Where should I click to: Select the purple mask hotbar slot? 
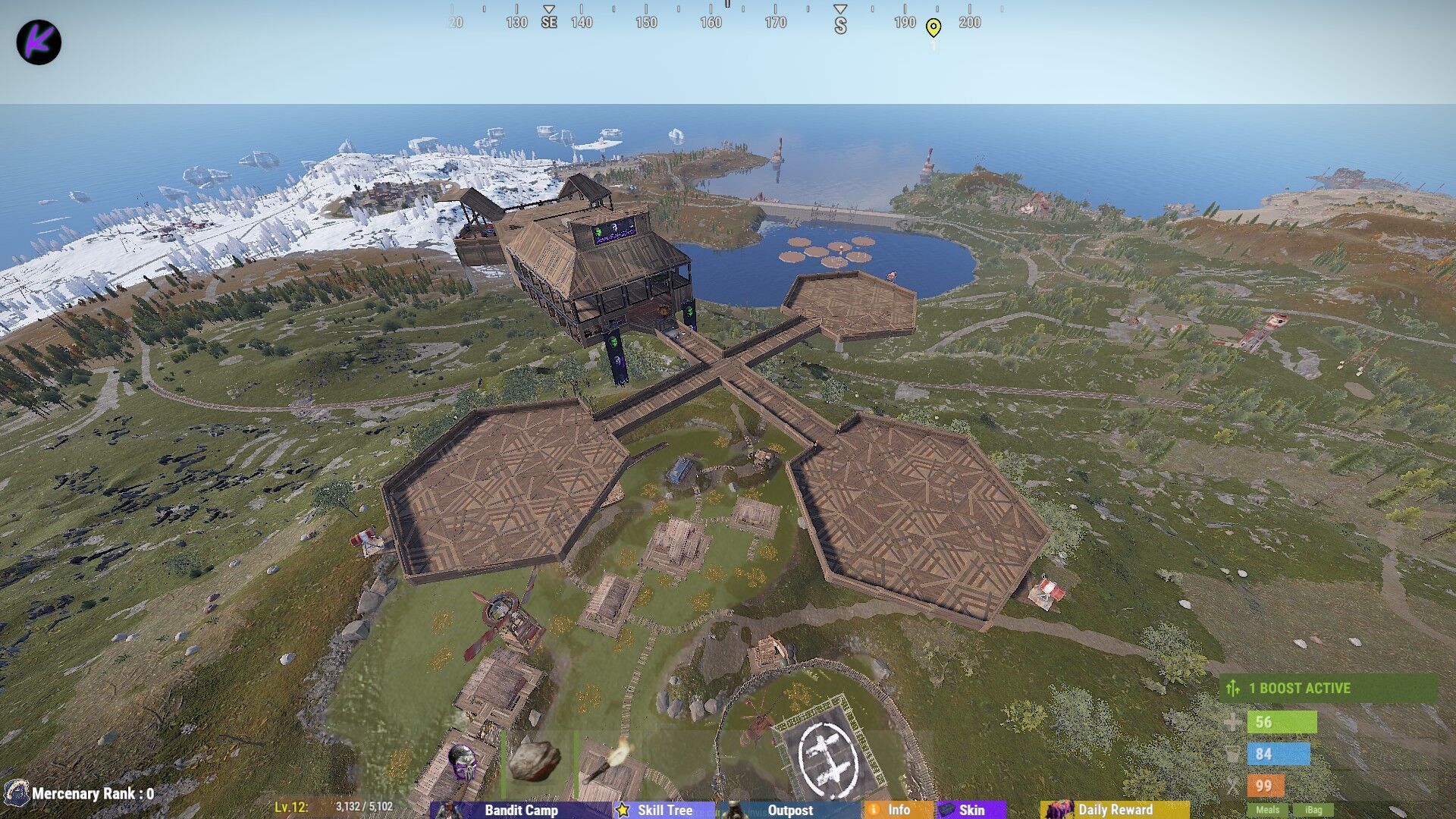pos(462,761)
